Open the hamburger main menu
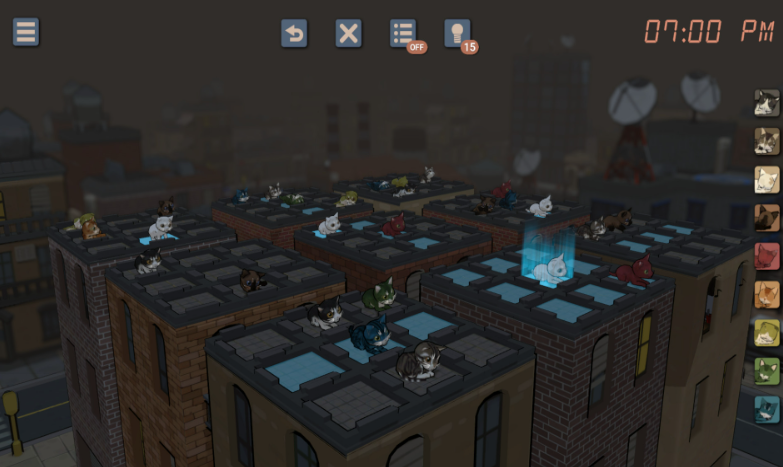The width and height of the screenshot is (783, 467). point(26,32)
